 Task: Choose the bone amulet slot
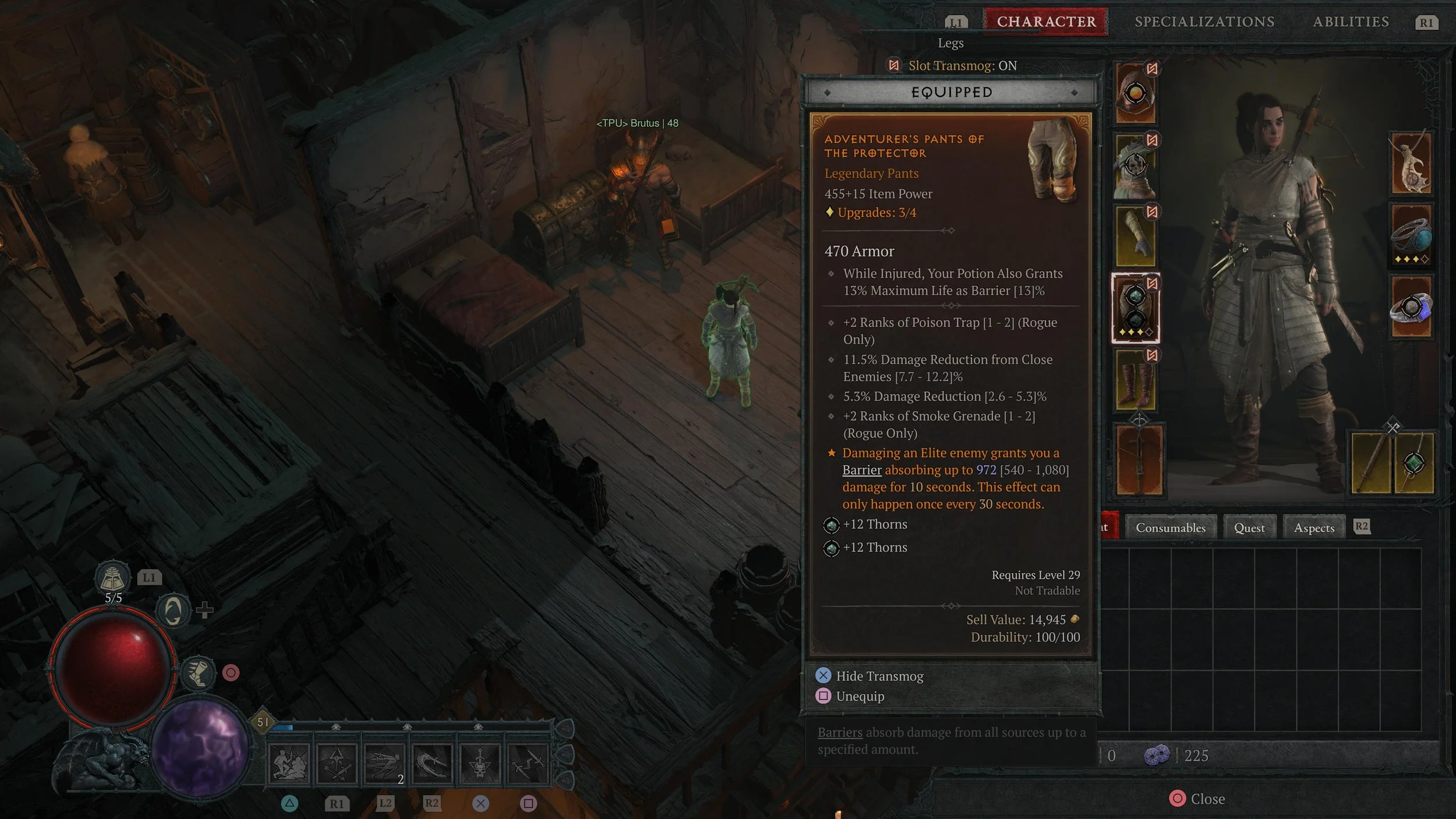[x=1411, y=164]
